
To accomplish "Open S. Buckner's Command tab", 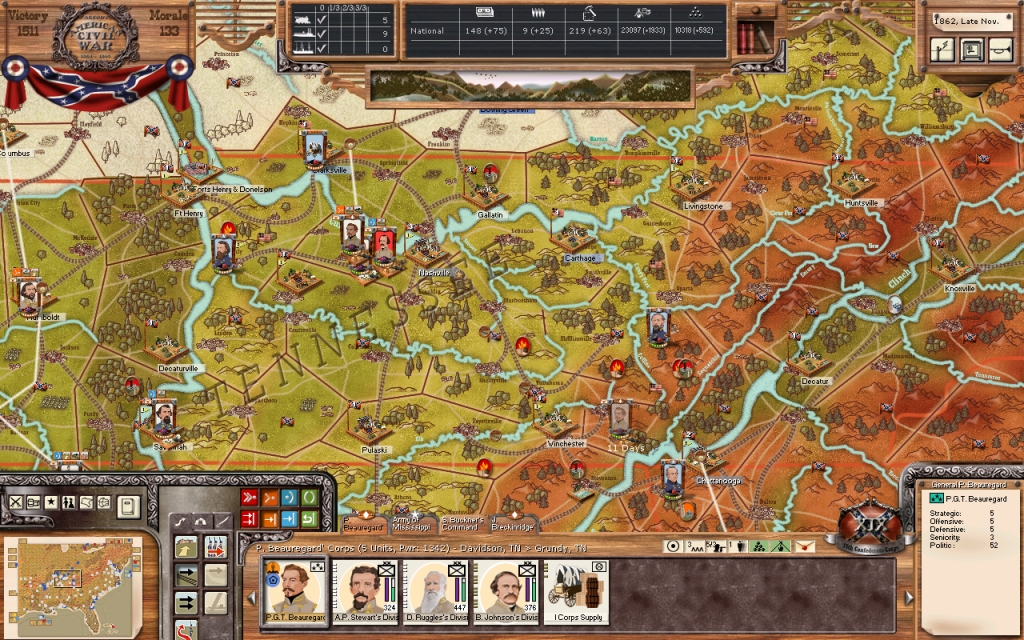I will [x=462, y=523].
